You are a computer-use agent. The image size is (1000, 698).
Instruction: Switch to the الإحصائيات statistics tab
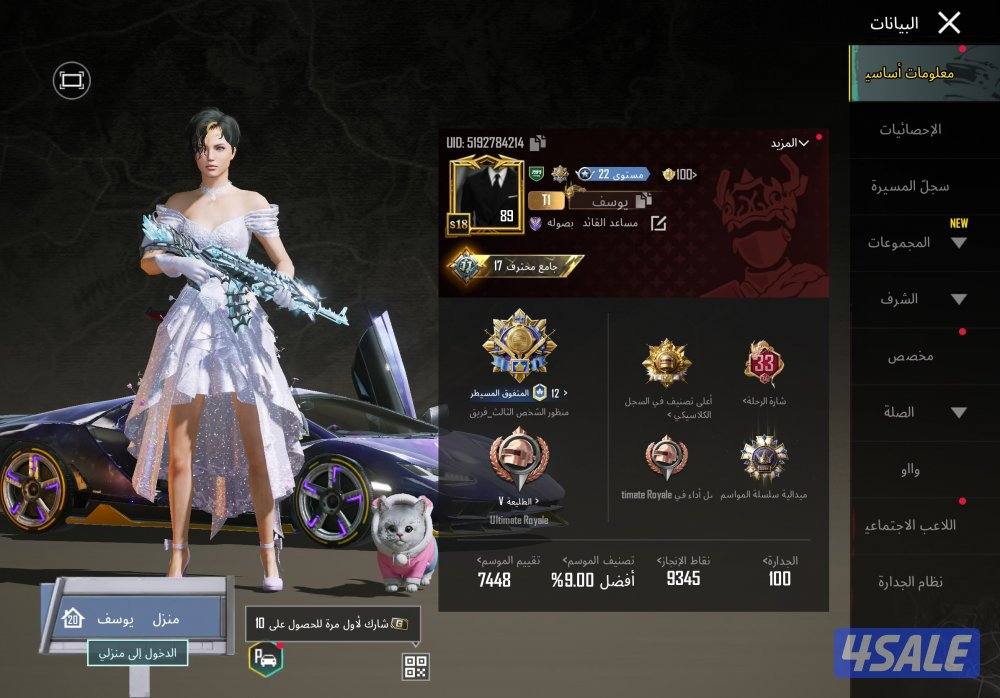[x=910, y=130]
